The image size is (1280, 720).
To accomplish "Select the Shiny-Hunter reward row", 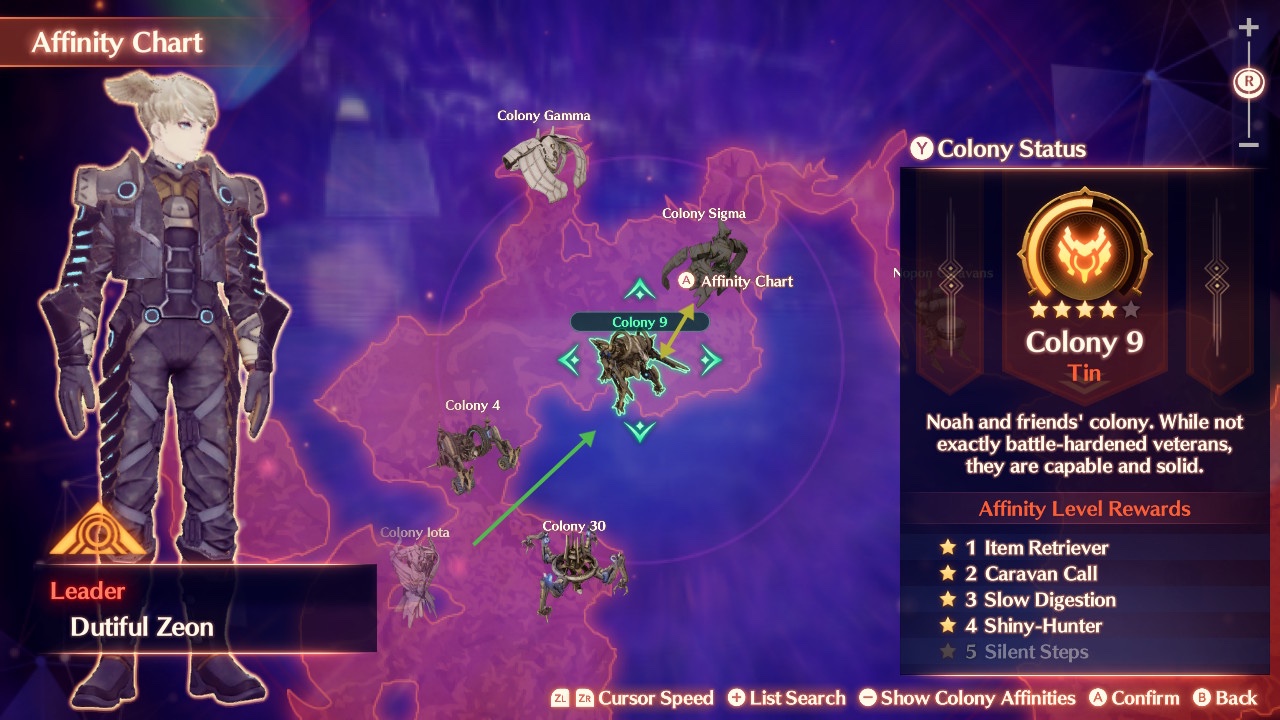I will click(x=1032, y=626).
